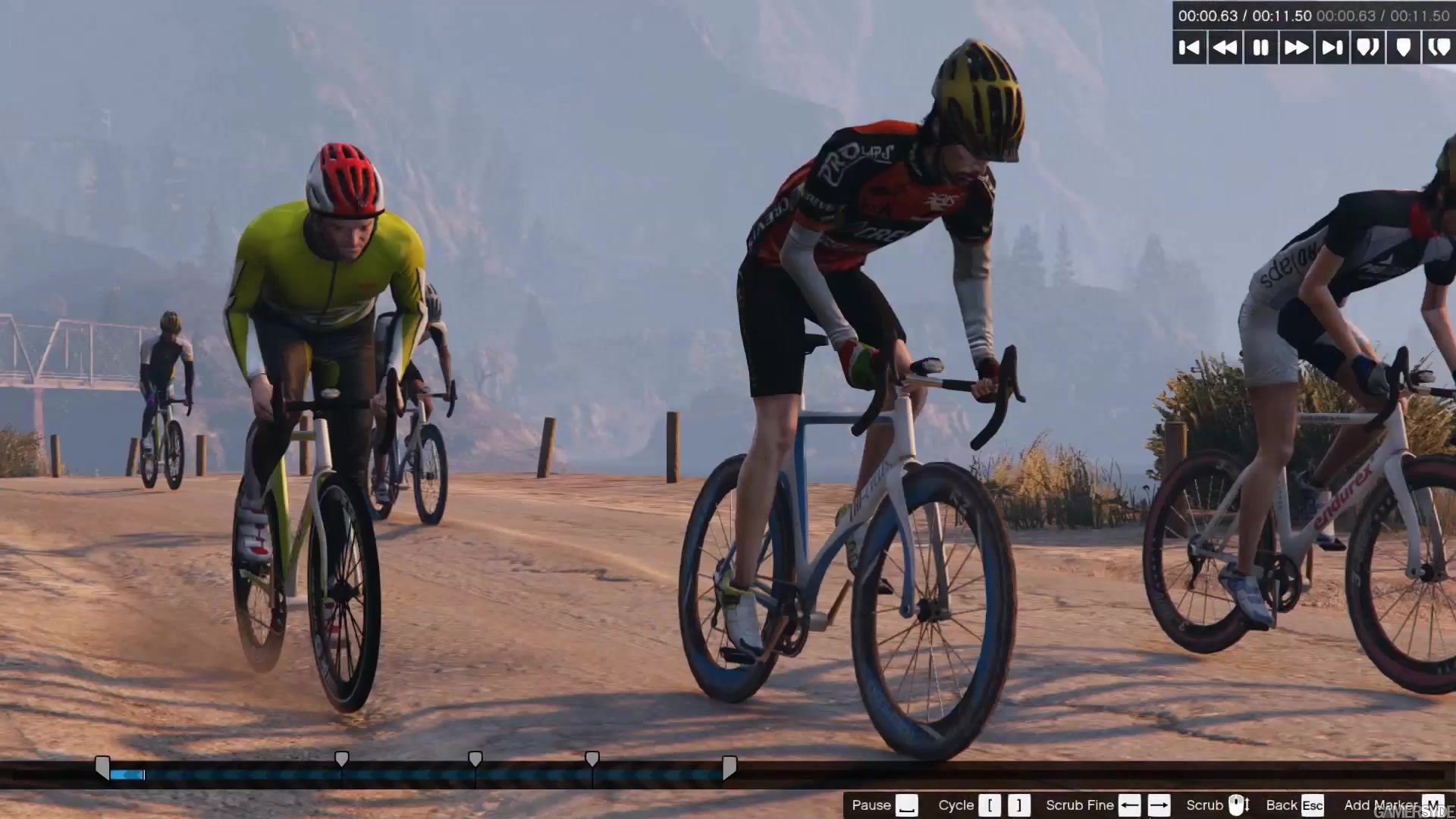Pause playback using the pause icon
The height and width of the screenshot is (819, 1456).
[1261, 48]
